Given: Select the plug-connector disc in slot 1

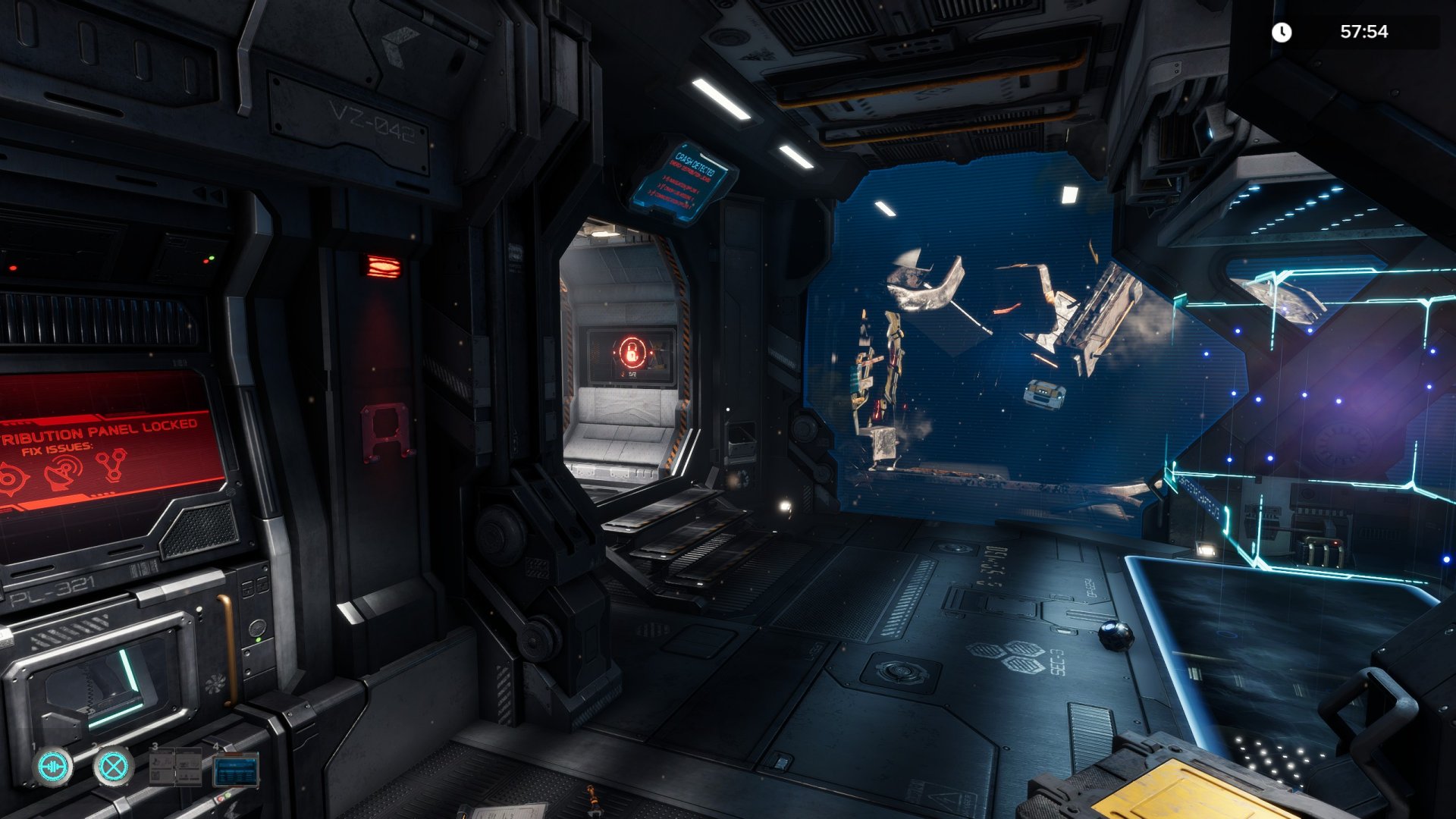Looking at the screenshot, I should [x=53, y=767].
